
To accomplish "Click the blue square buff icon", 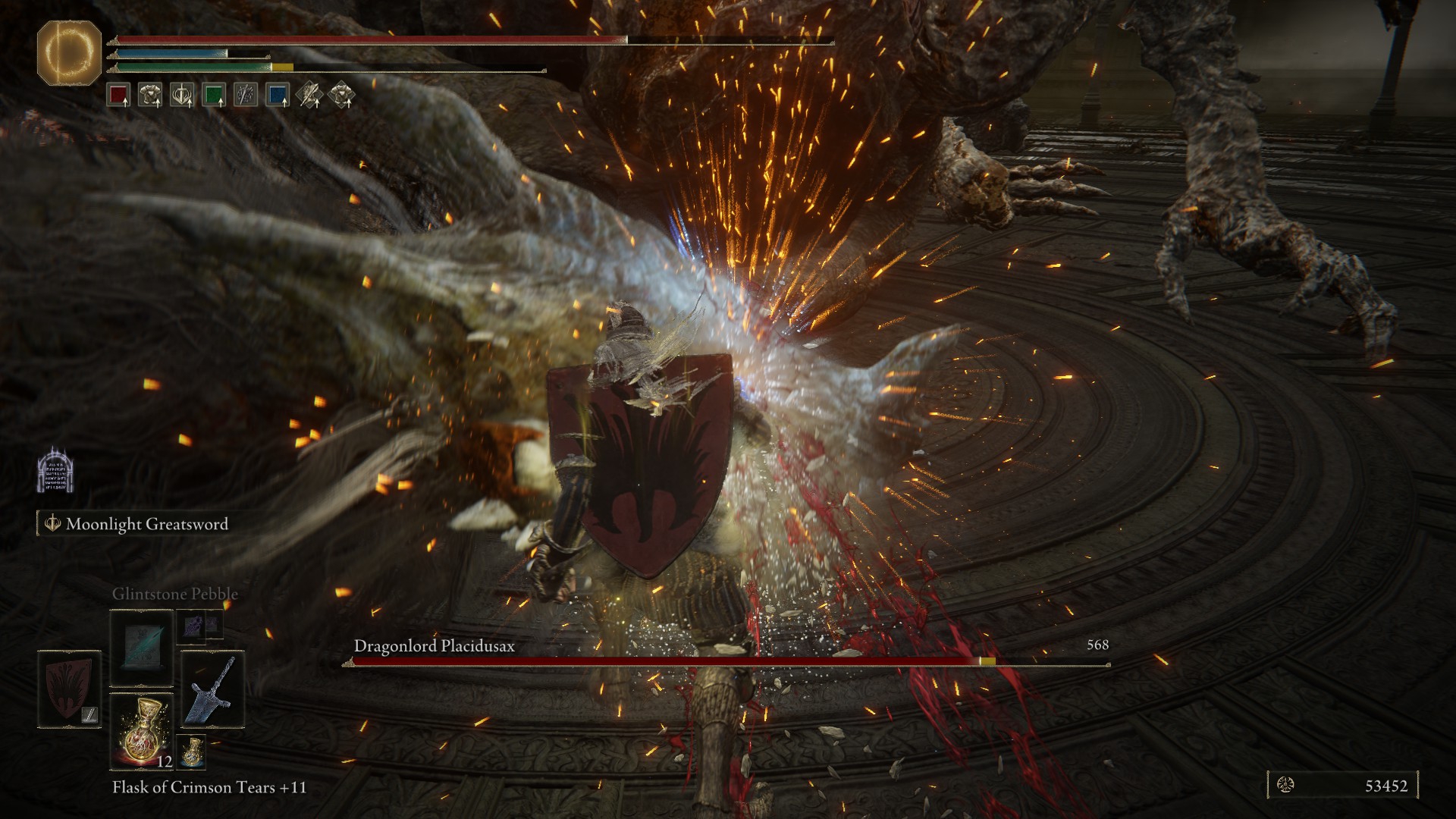I will pos(278,95).
